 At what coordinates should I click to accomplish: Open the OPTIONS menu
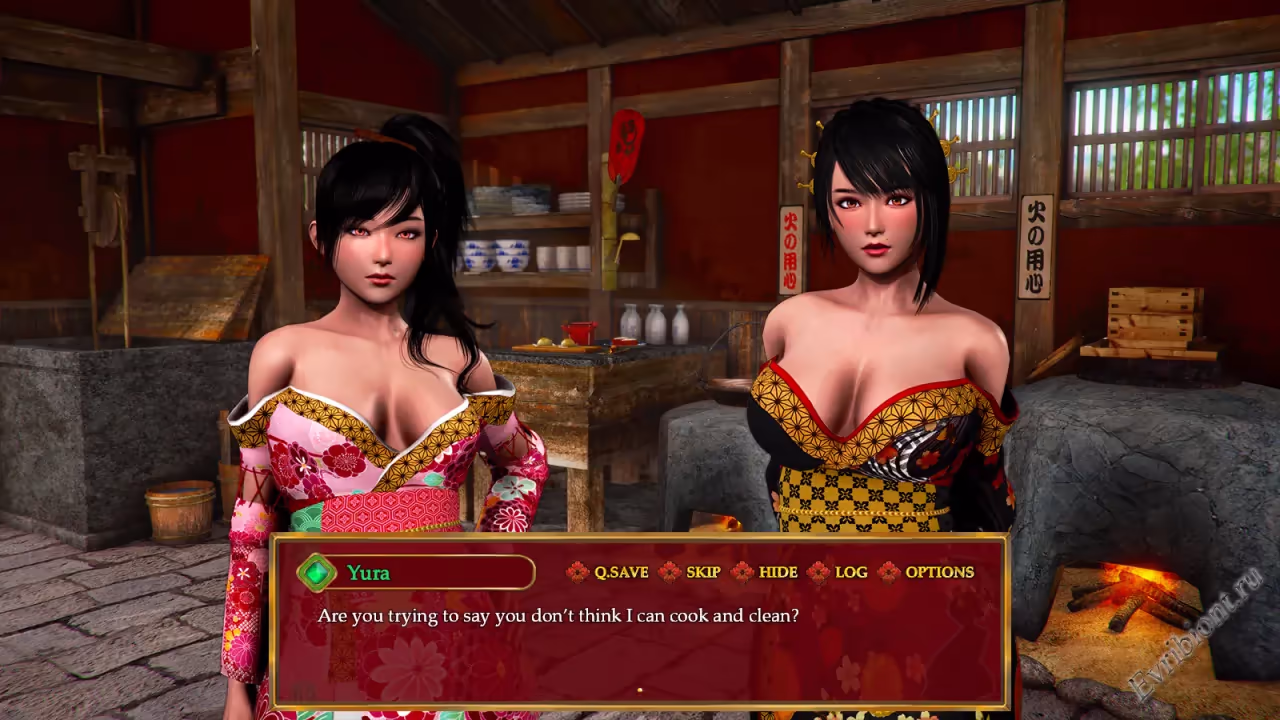pos(938,572)
